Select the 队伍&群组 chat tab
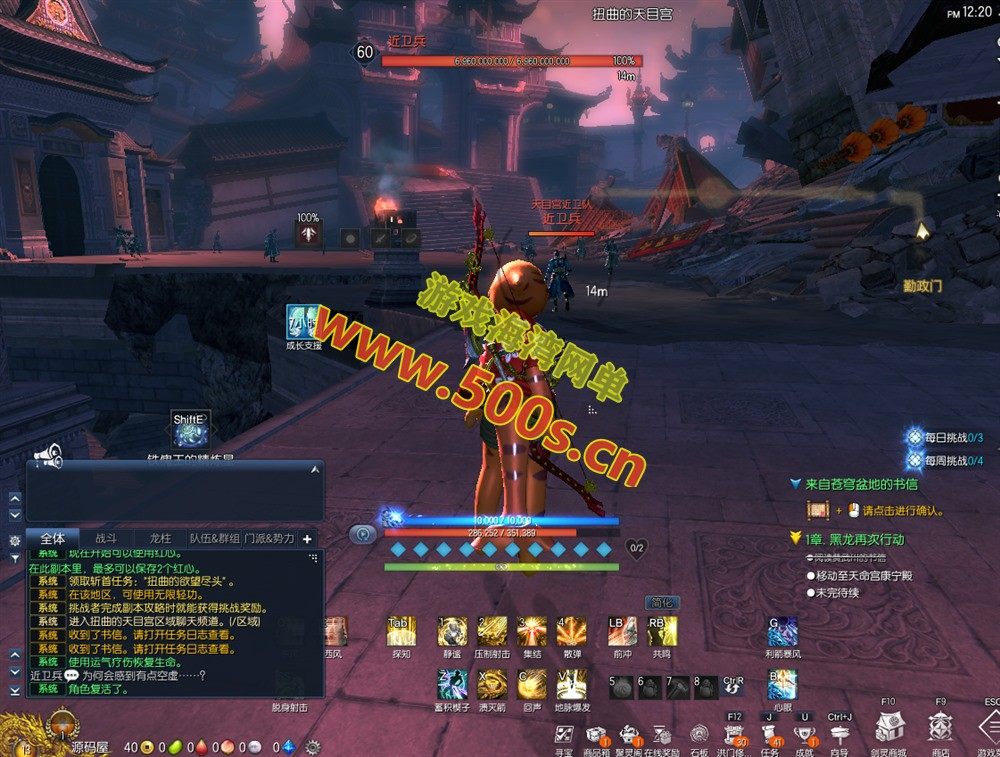Screen dimensions: 1000x757 (x=215, y=538)
